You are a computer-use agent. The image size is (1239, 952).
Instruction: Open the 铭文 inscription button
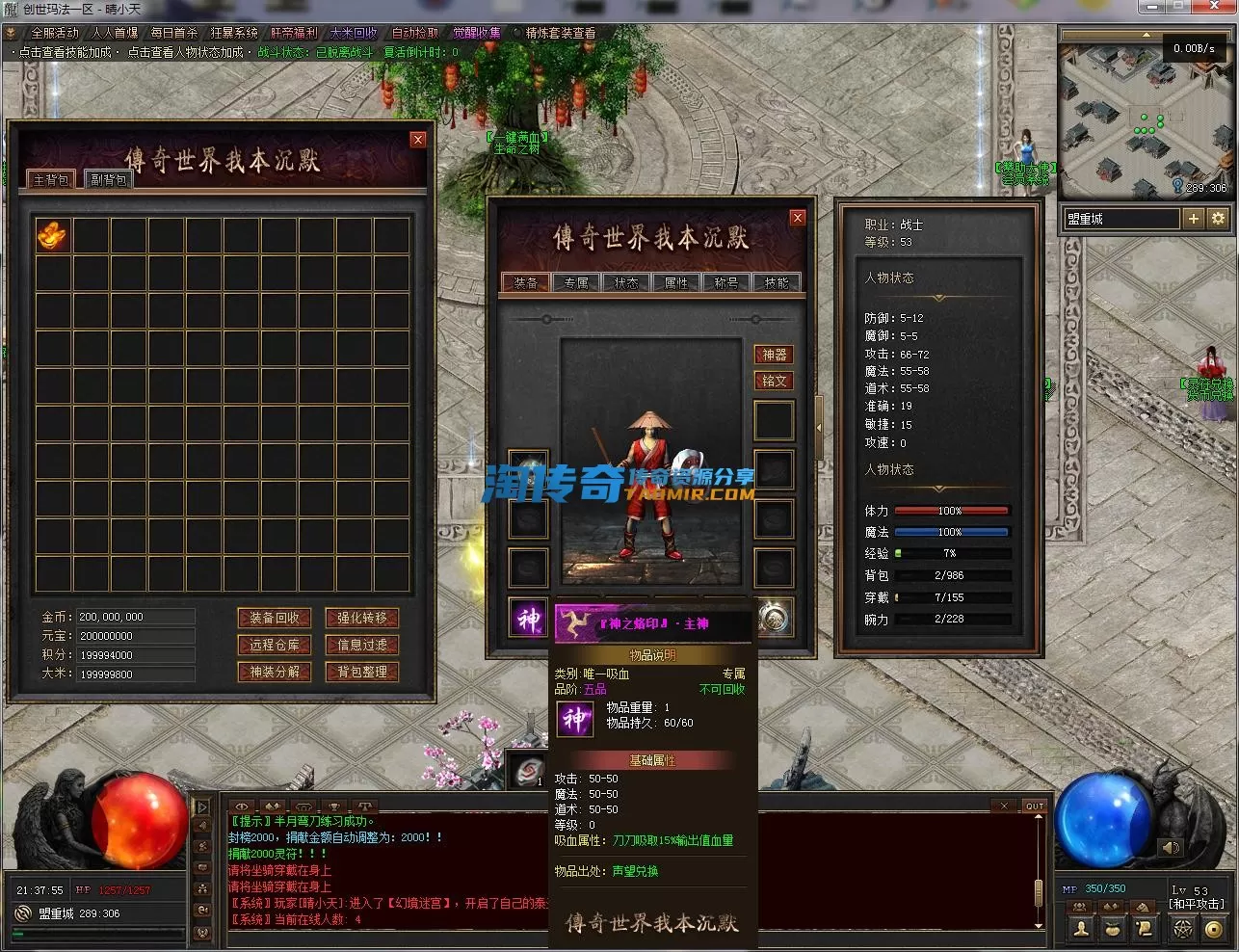[x=775, y=381]
